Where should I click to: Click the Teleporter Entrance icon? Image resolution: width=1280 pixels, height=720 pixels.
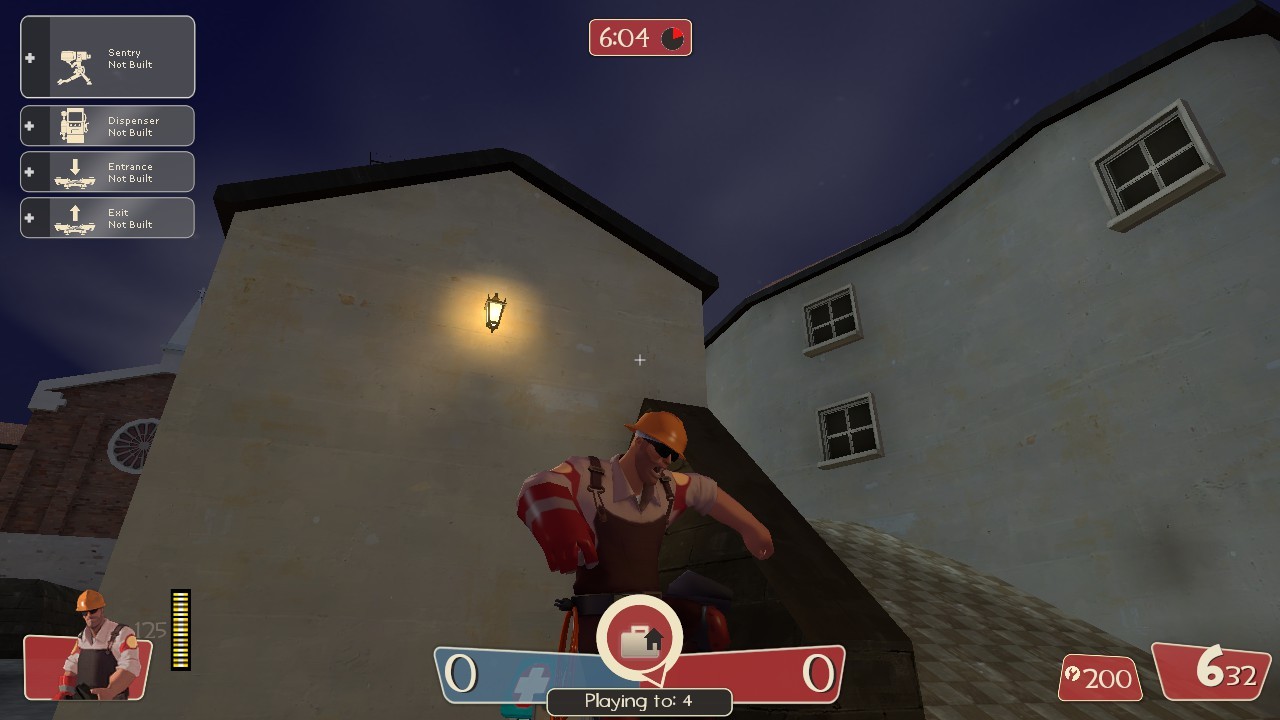[x=76, y=171]
